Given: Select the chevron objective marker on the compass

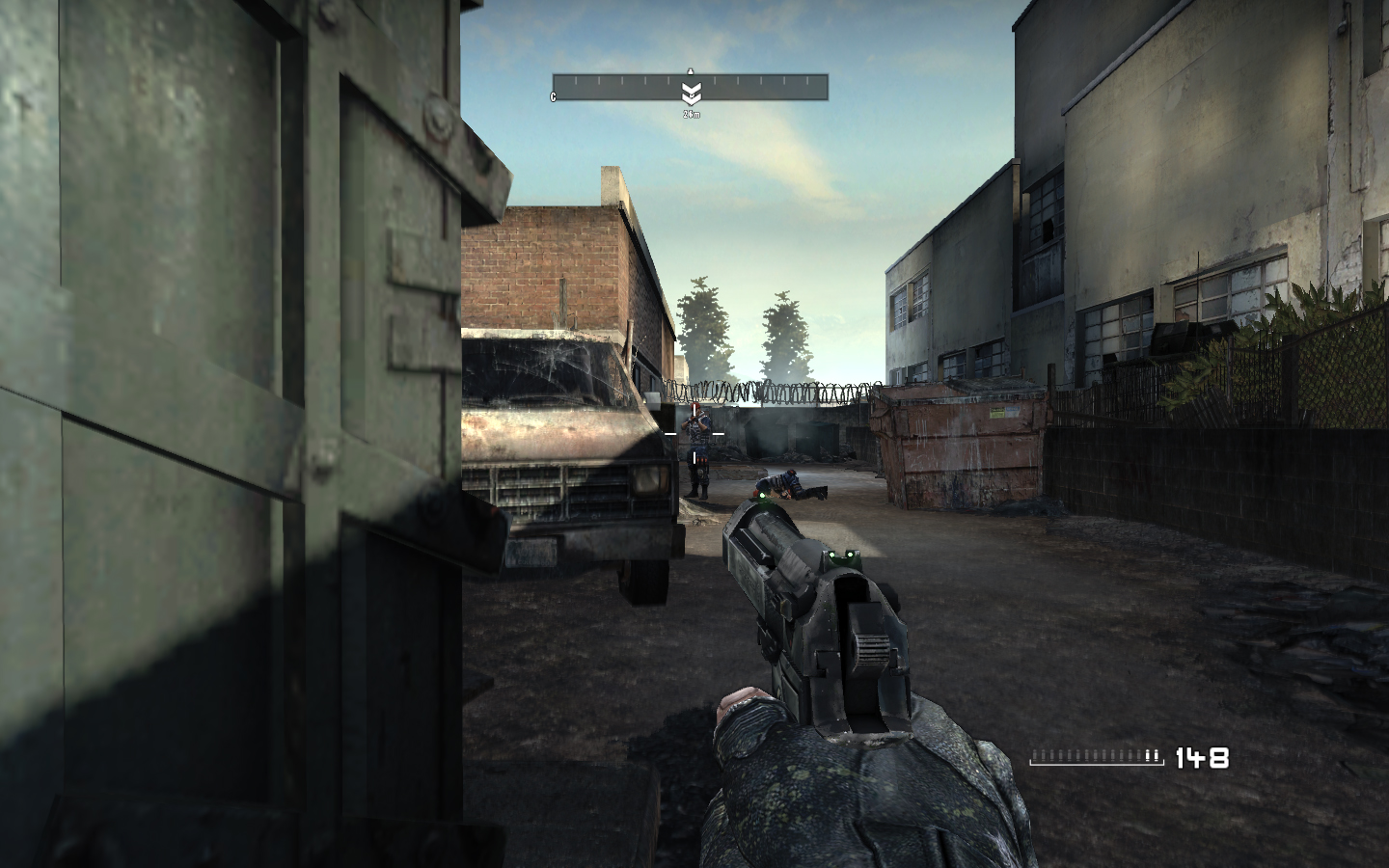Looking at the screenshot, I should coord(691,94).
